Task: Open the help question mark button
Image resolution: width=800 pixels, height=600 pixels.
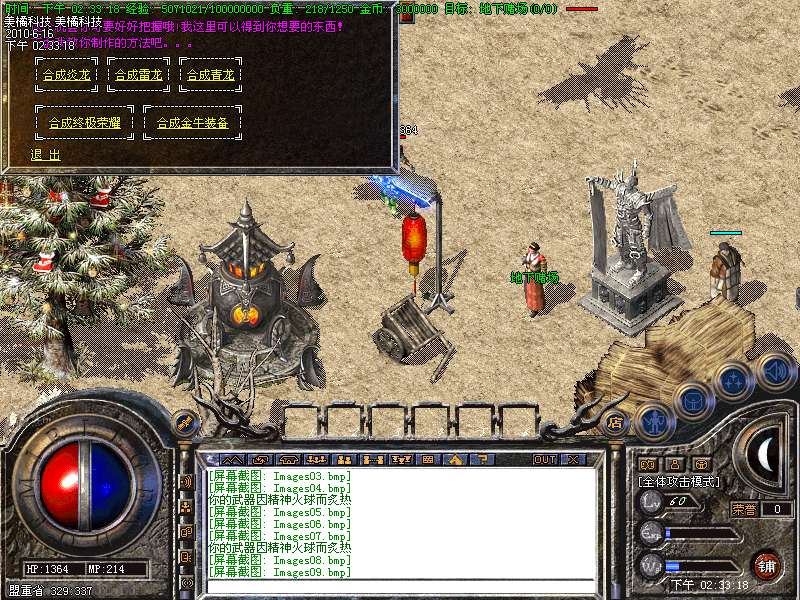Action: click(481, 459)
